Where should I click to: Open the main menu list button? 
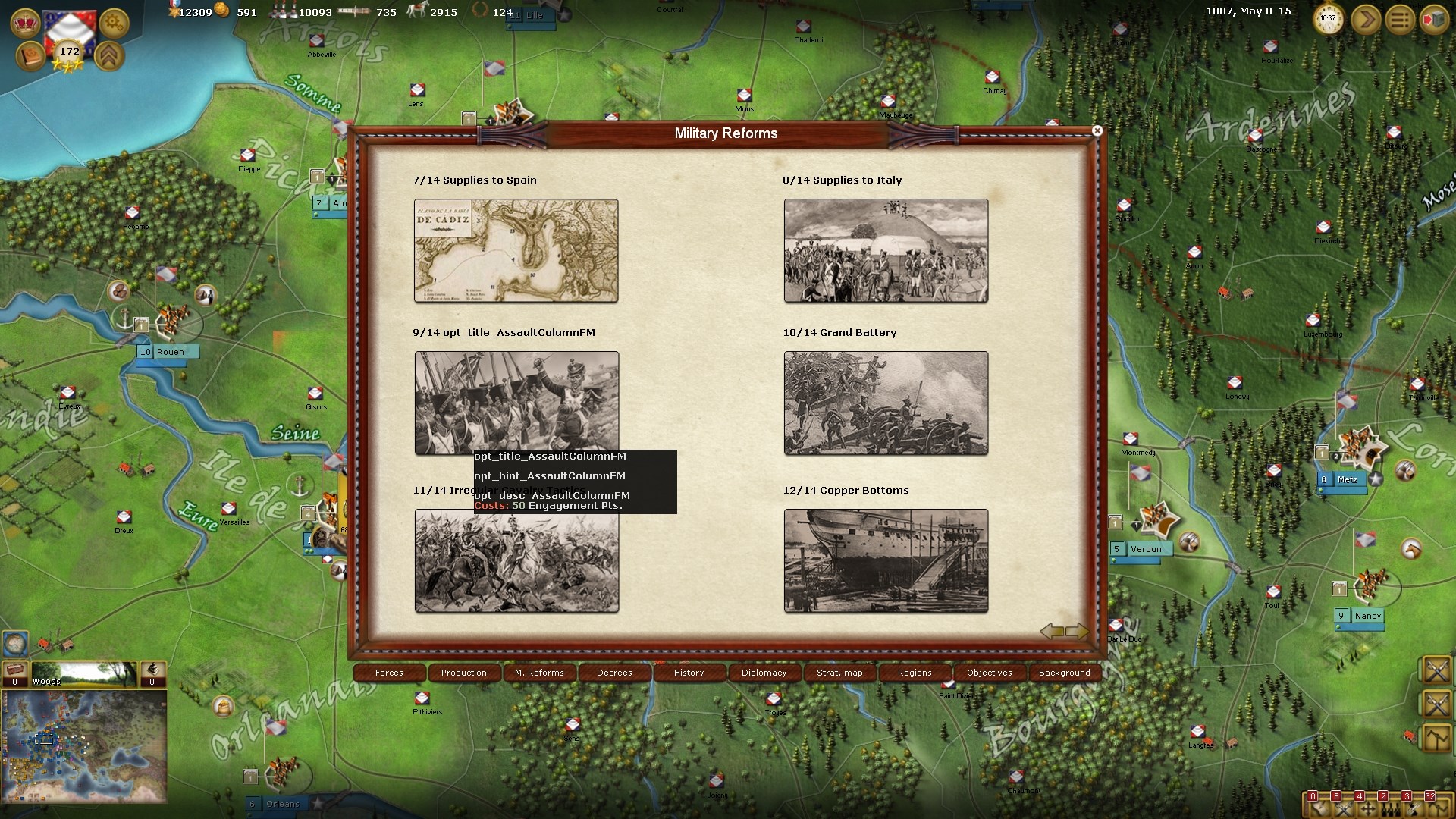click(x=1400, y=20)
